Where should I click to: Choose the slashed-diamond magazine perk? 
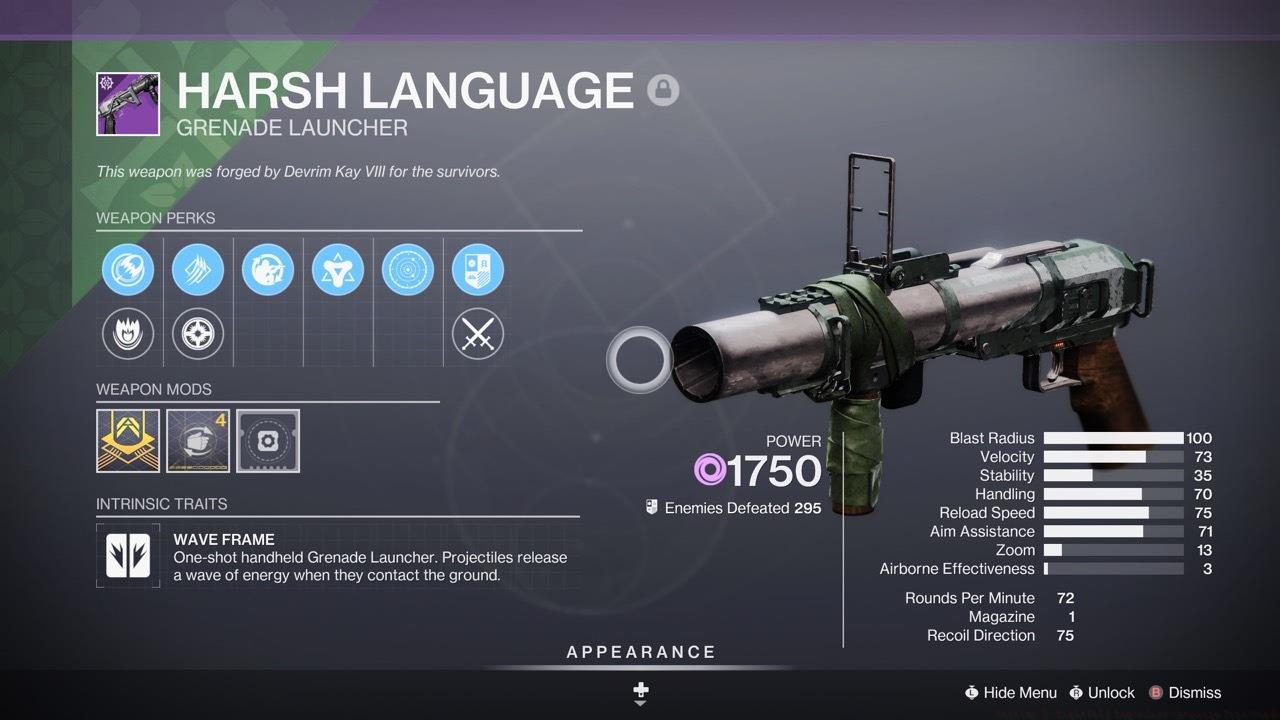click(x=198, y=269)
